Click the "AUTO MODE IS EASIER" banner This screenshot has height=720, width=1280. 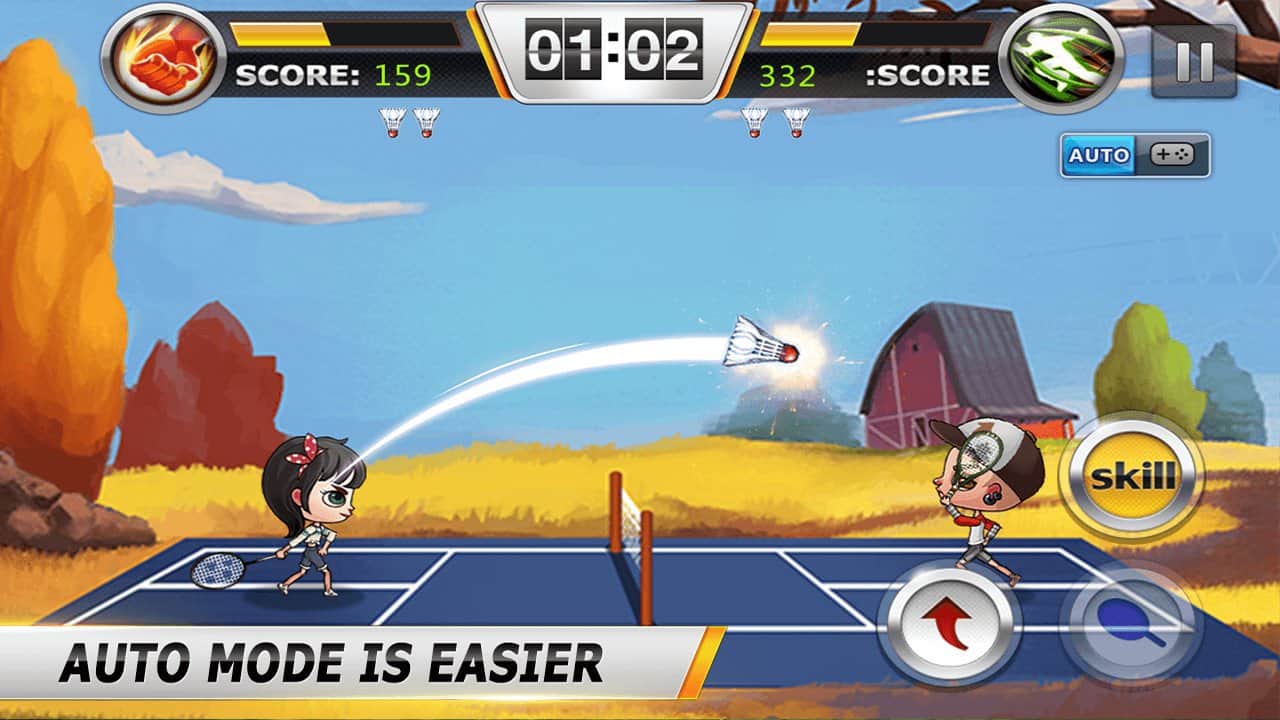(330, 657)
